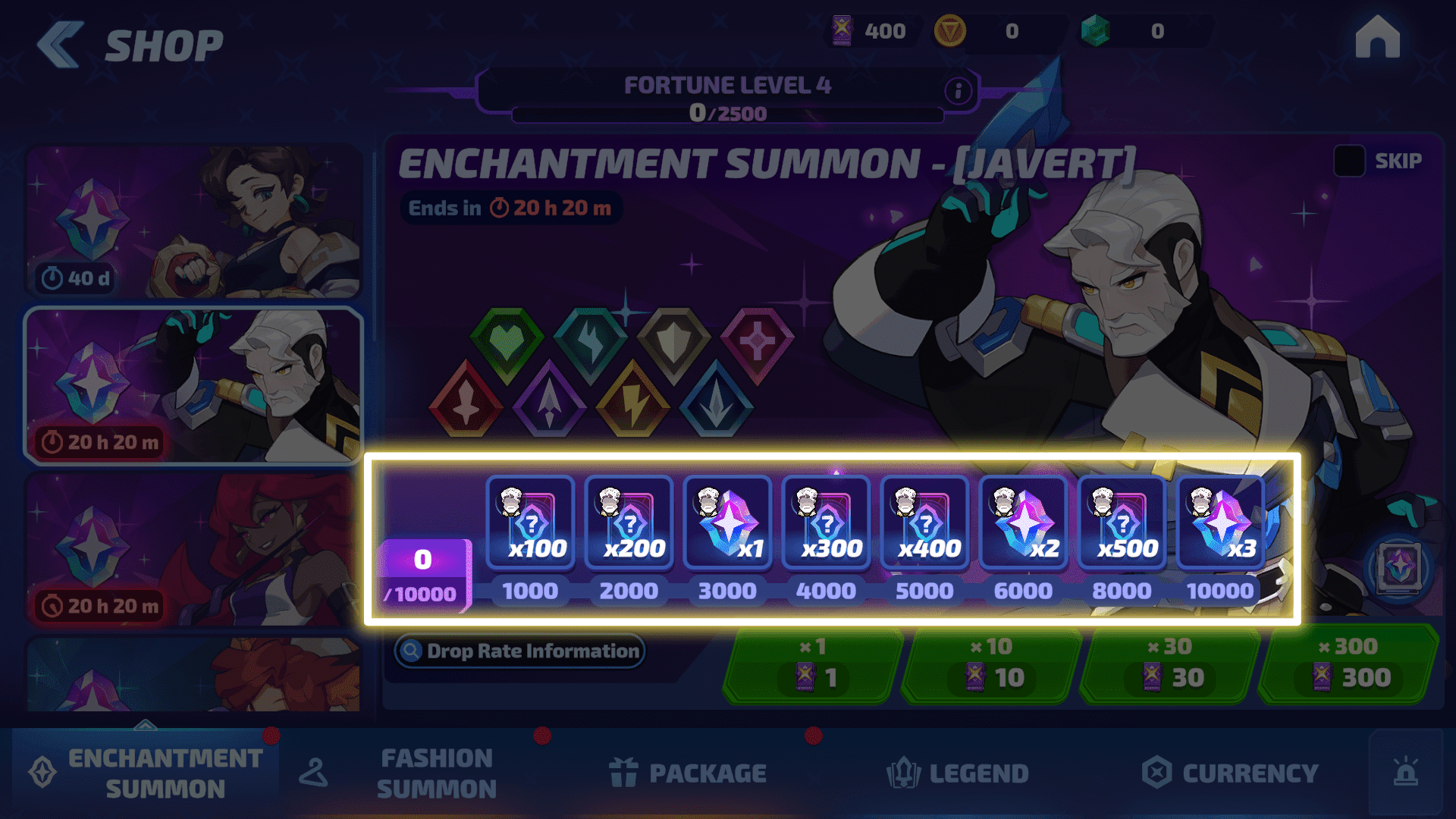Screen dimensions: 1456x819
Task: Switch to the Legend tab
Action: (958, 773)
